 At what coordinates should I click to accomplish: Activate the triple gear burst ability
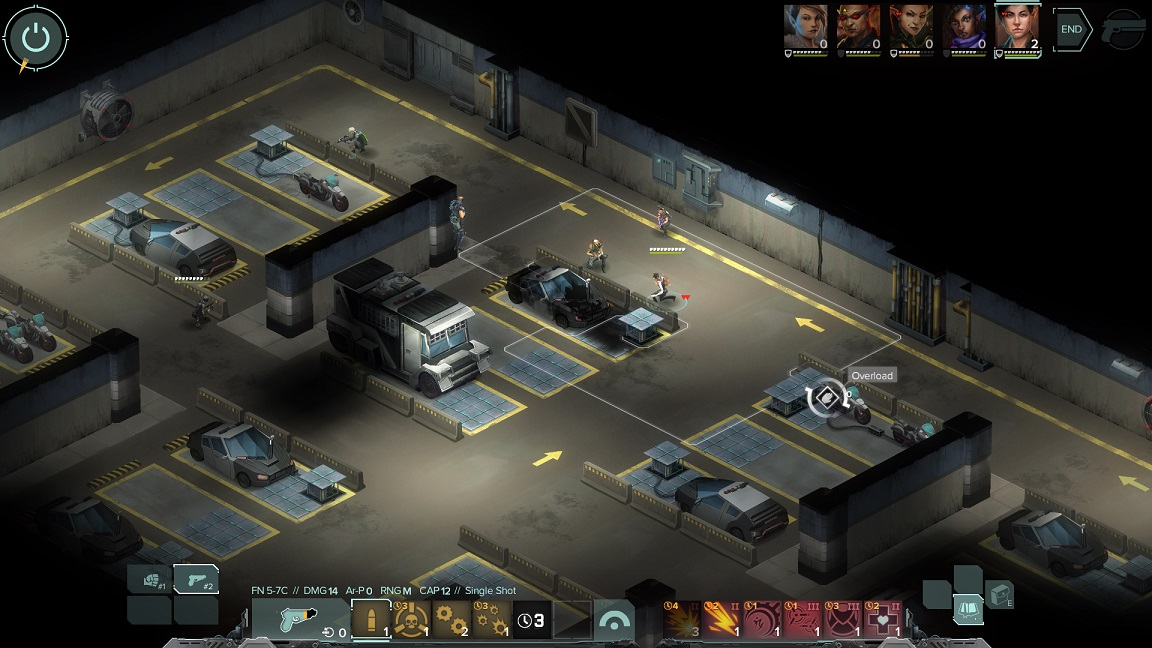click(x=491, y=620)
